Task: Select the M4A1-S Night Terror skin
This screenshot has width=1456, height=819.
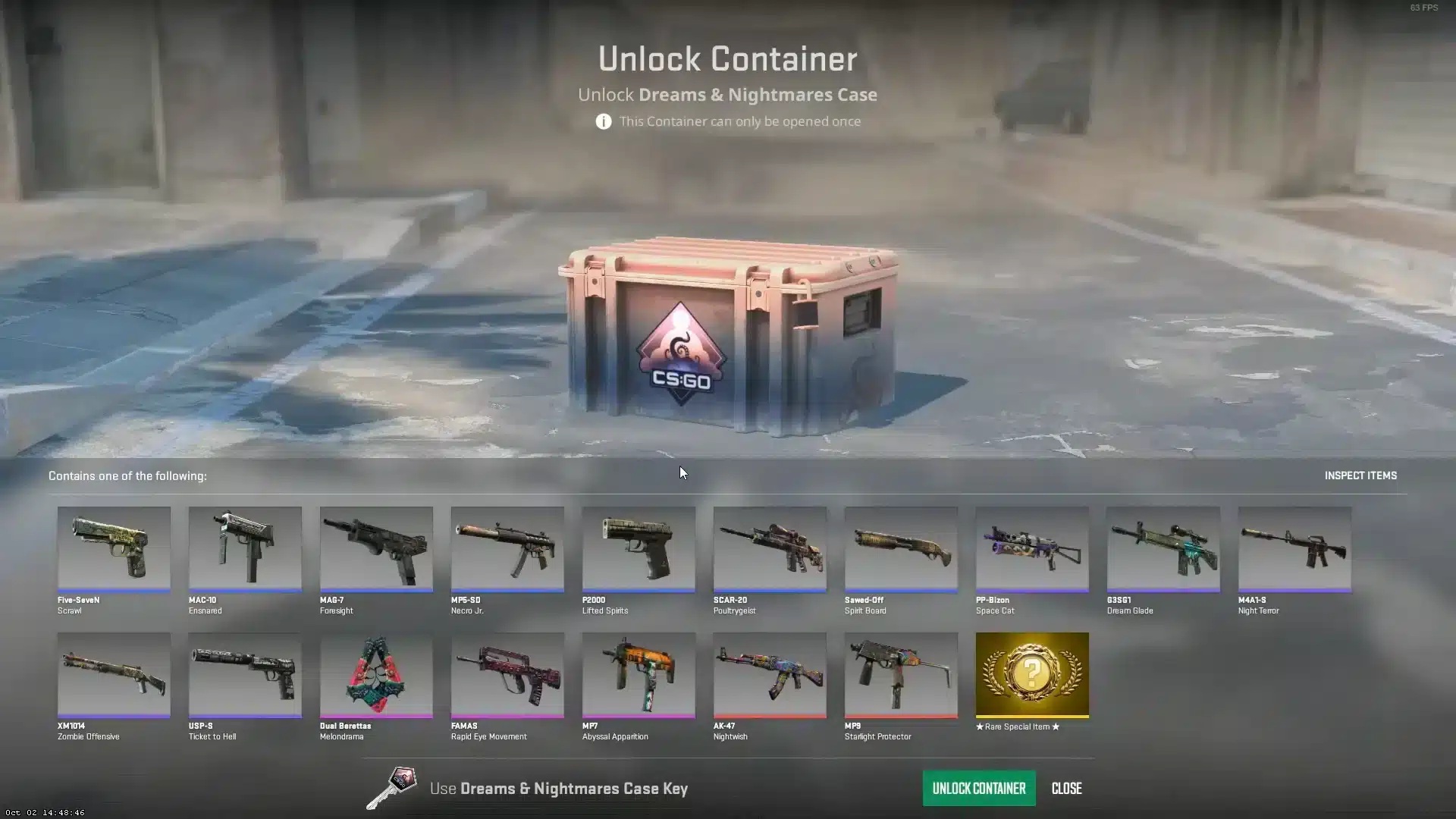Action: click(1294, 549)
